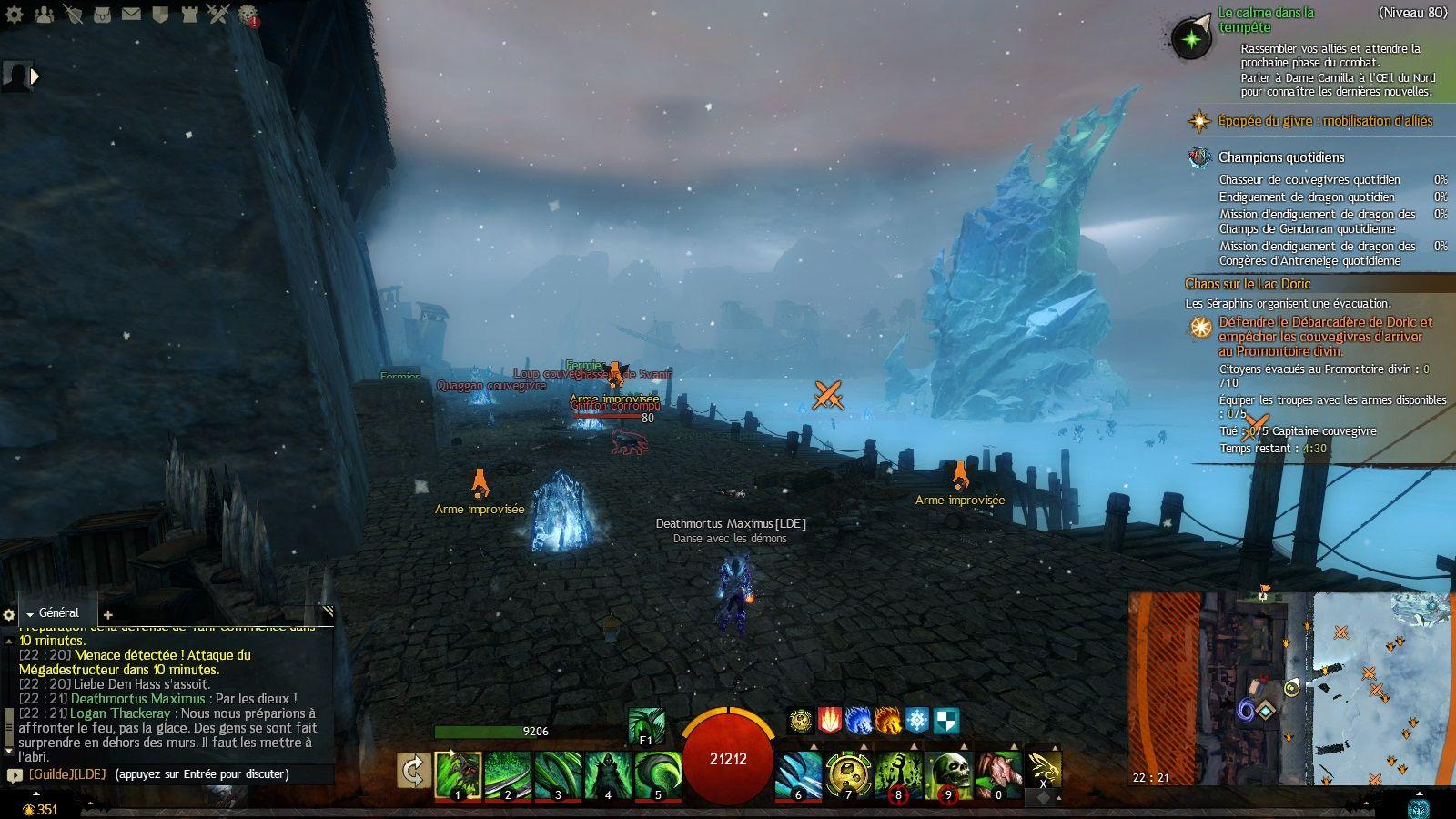Screen dimensions: 1456x819
Task: Open the guild shield panel
Action: pyautogui.click(x=160, y=14)
